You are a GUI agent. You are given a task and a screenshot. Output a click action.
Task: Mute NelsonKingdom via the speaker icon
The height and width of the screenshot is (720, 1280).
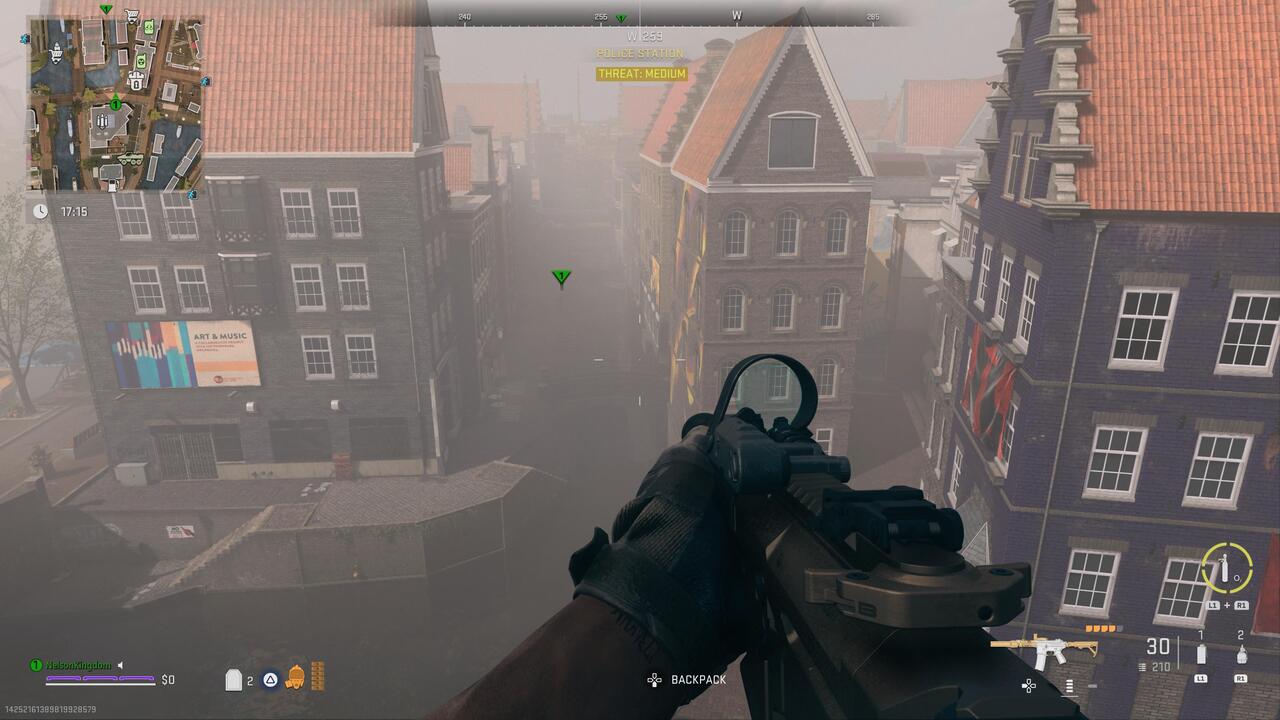[120, 665]
